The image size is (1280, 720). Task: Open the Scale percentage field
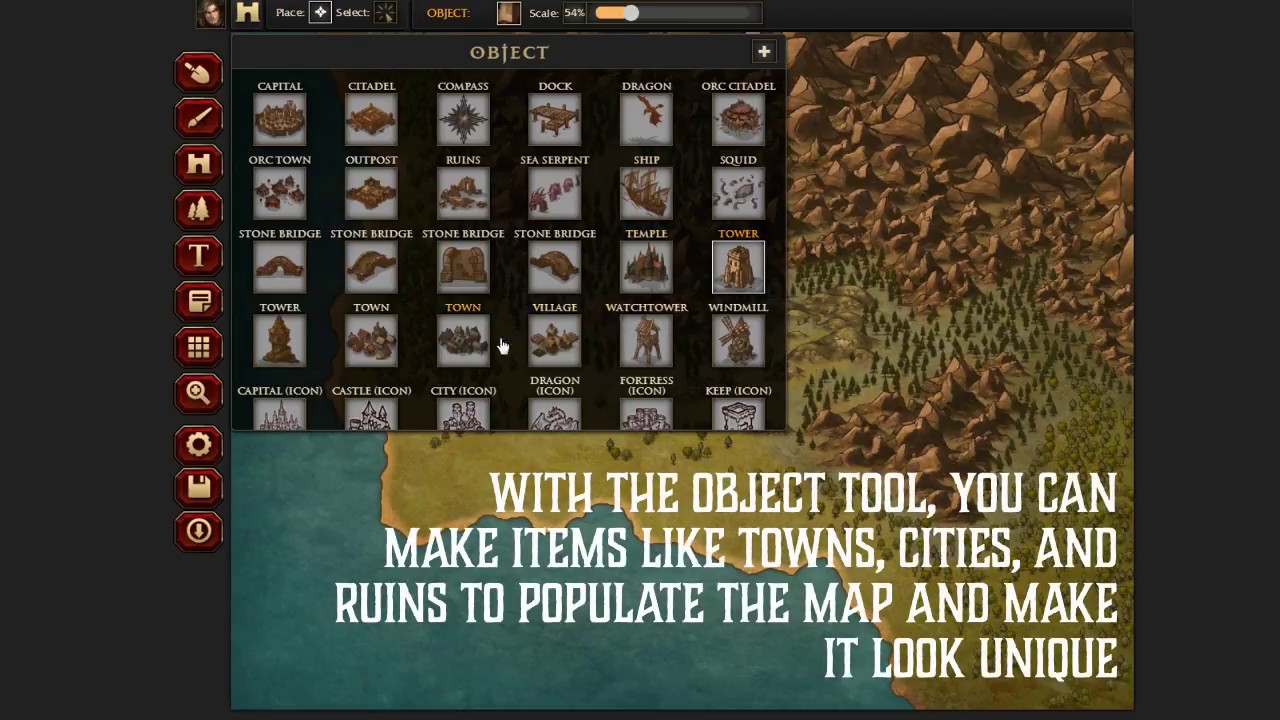573,12
